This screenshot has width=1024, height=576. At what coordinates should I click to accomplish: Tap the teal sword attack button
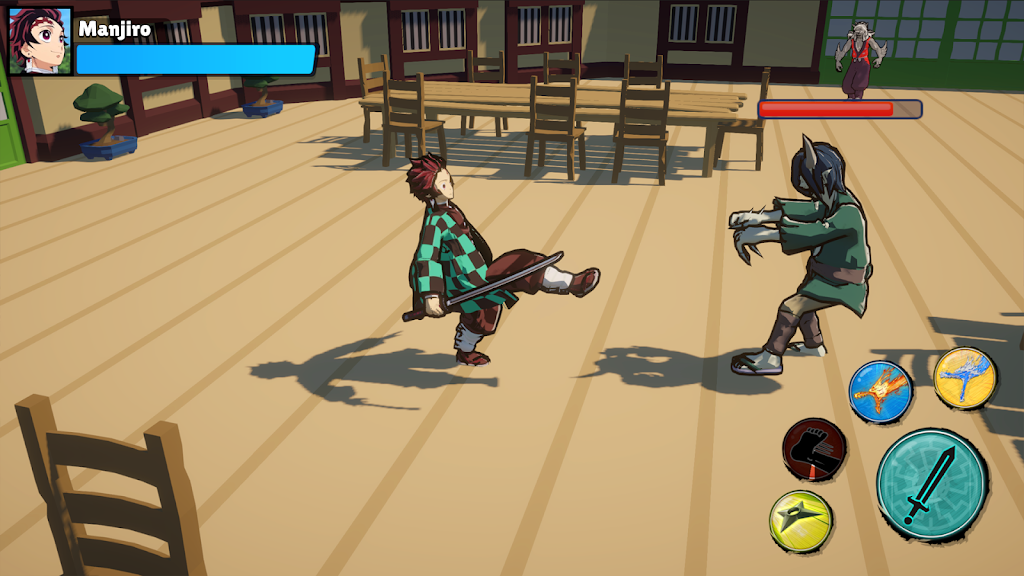(x=931, y=485)
